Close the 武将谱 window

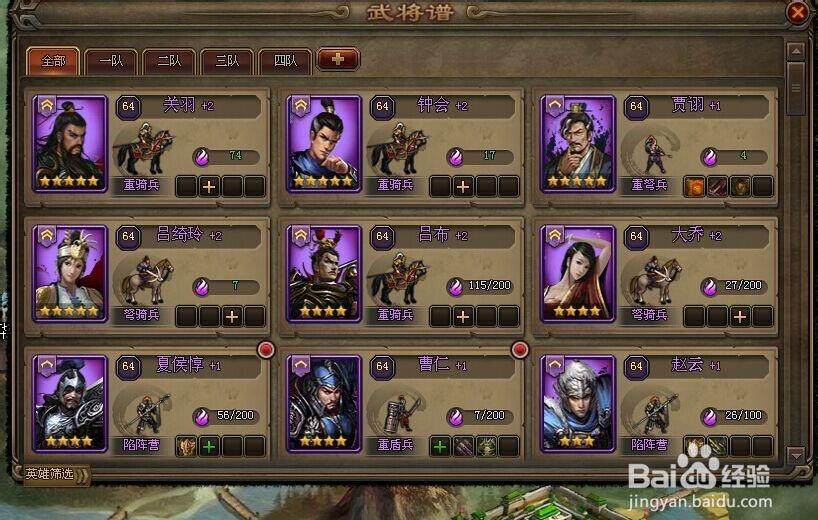[797, 13]
